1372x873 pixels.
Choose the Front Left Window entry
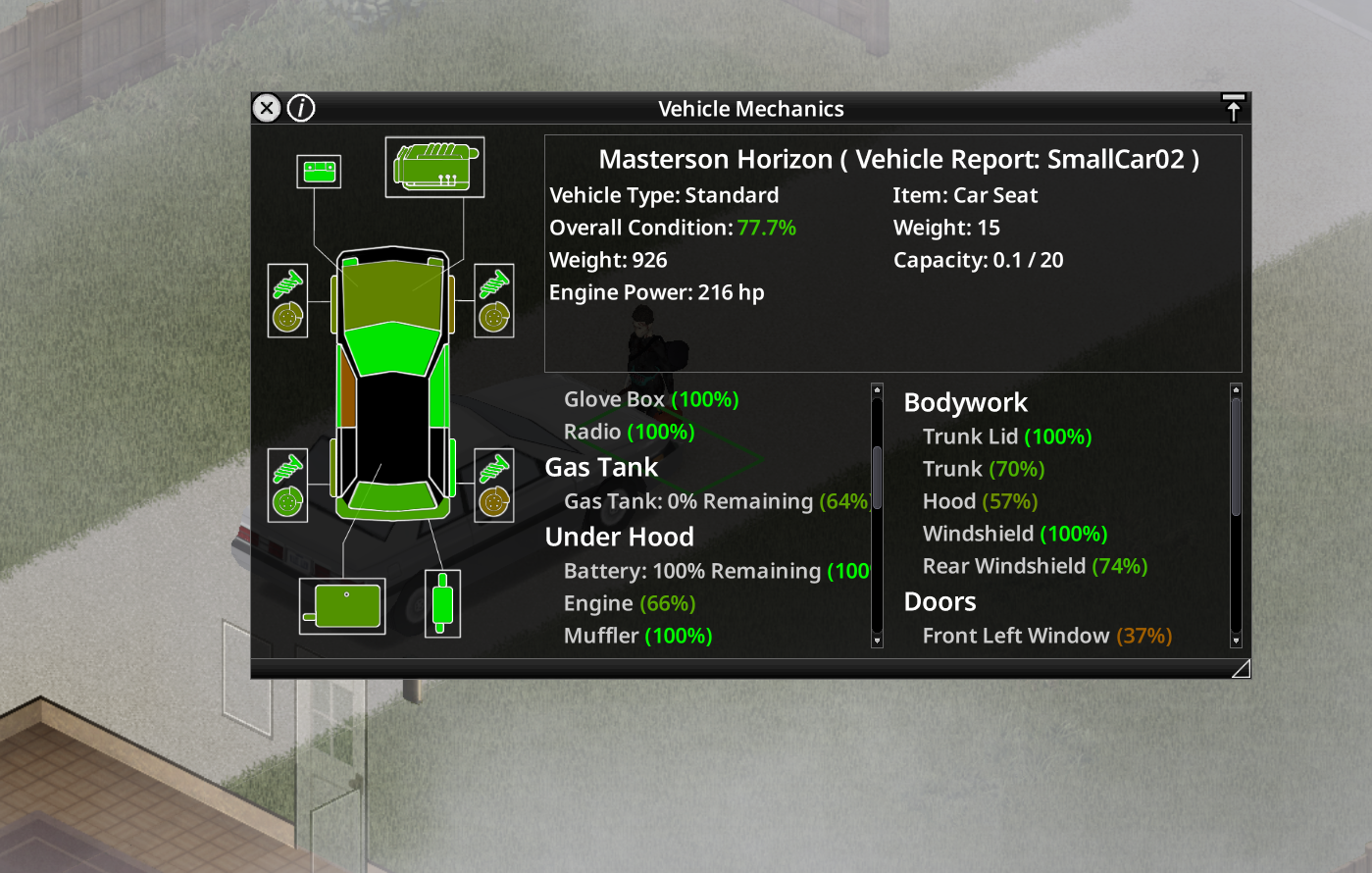[x=1047, y=636]
